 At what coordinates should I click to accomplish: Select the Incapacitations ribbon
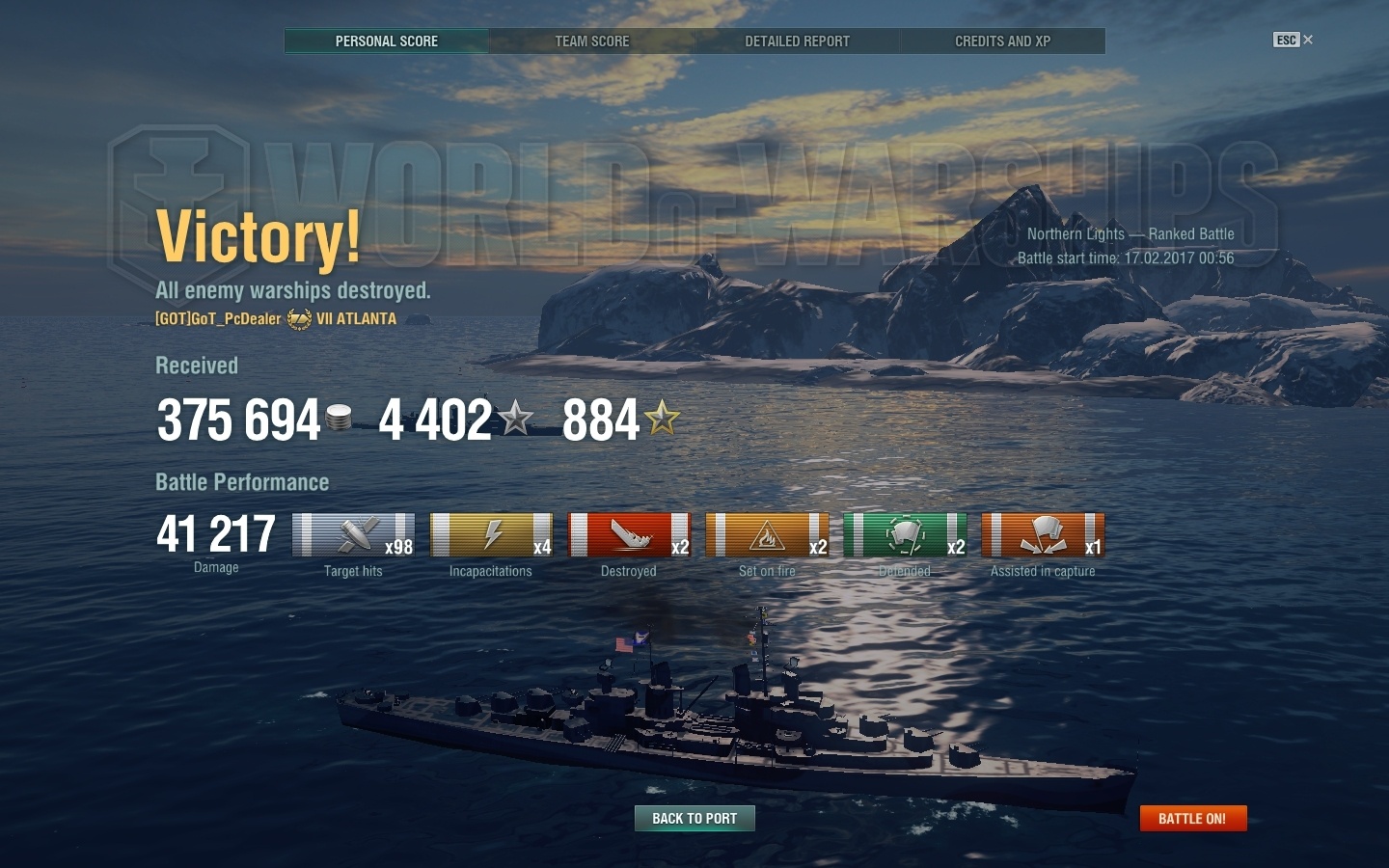tap(491, 535)
